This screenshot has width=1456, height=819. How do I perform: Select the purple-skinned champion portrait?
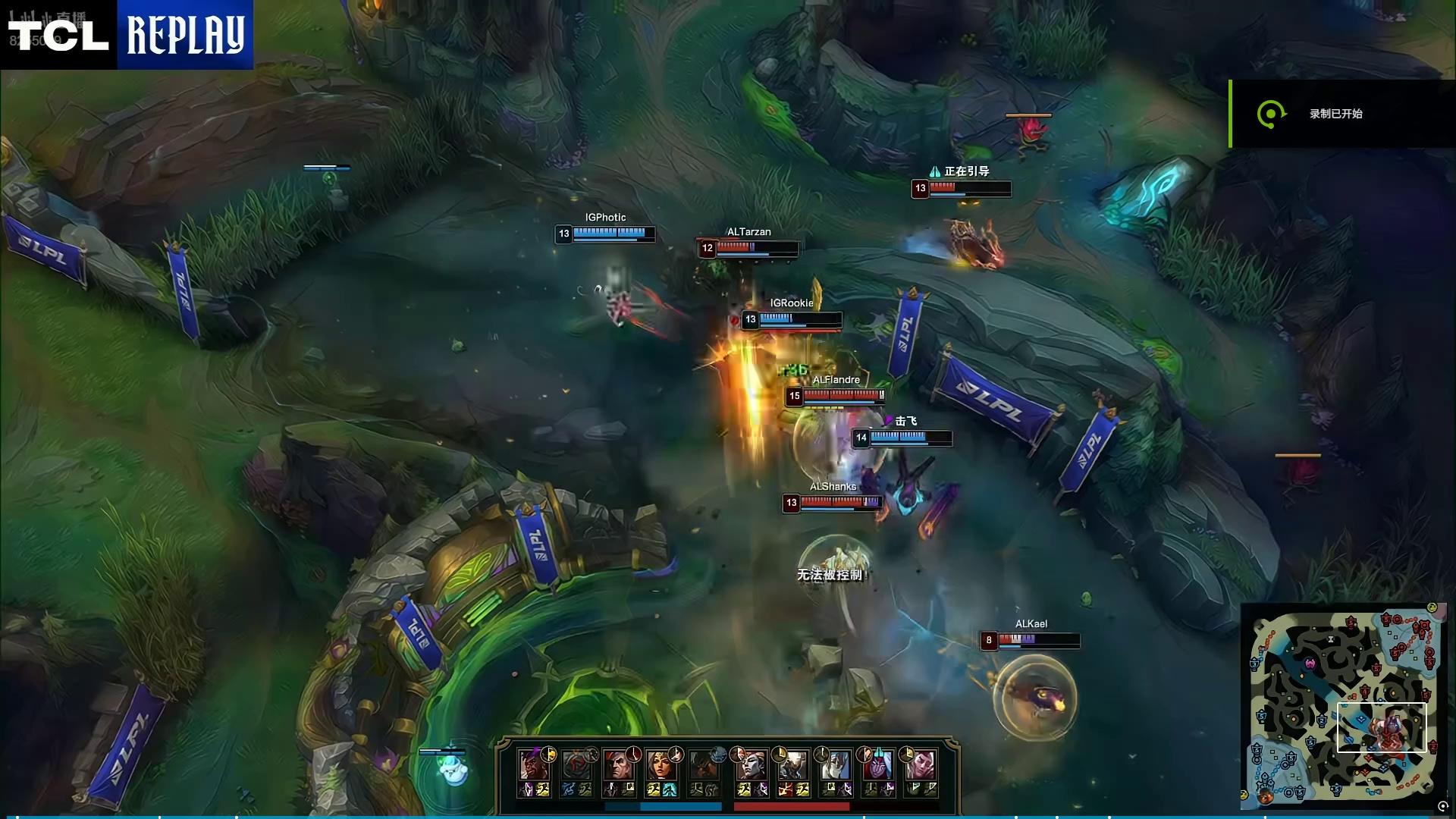click(877, 764)
